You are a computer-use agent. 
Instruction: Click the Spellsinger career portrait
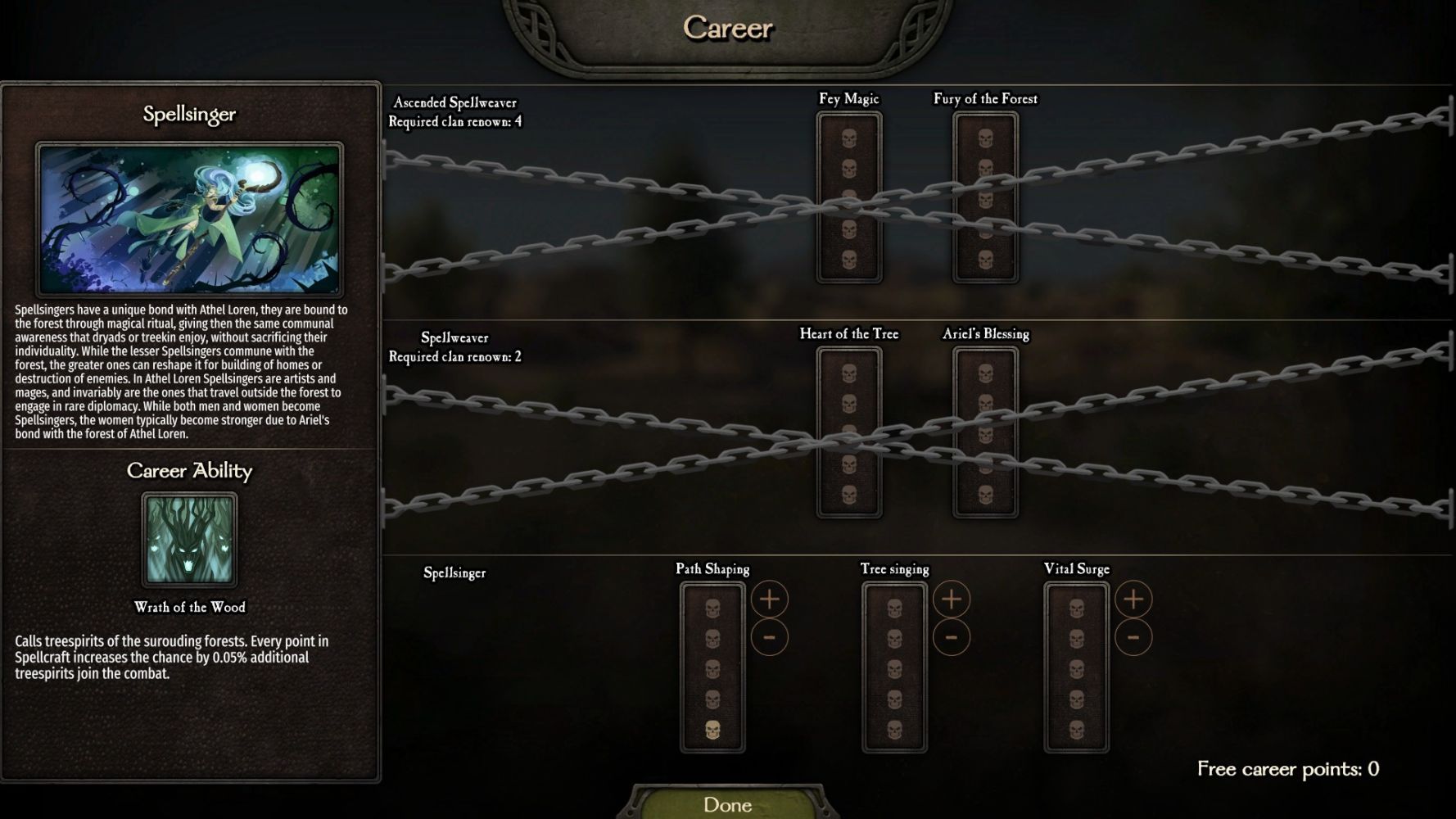189,219
